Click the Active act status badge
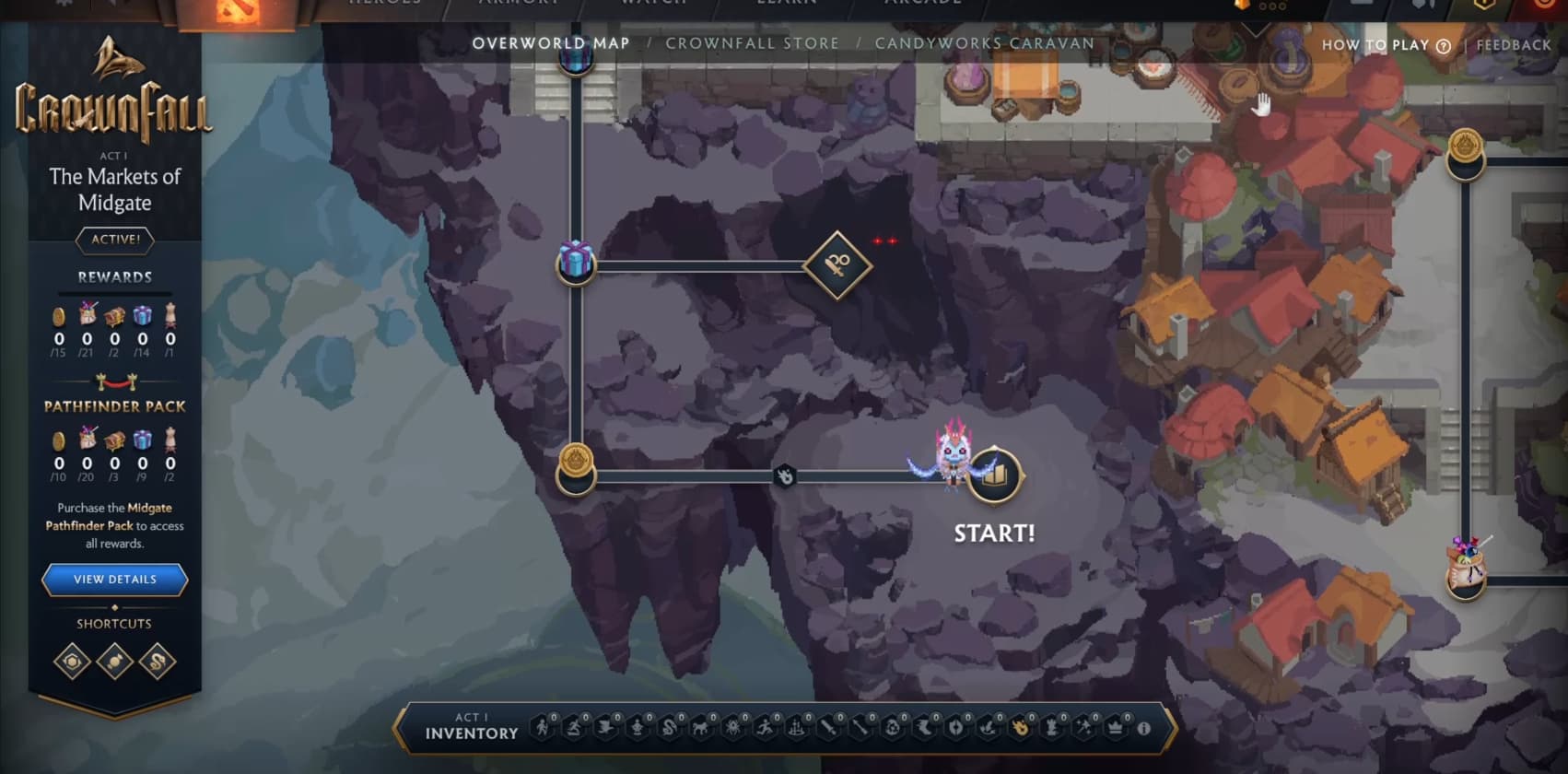Screen dimensions: 1568x774 coord(115,240)
